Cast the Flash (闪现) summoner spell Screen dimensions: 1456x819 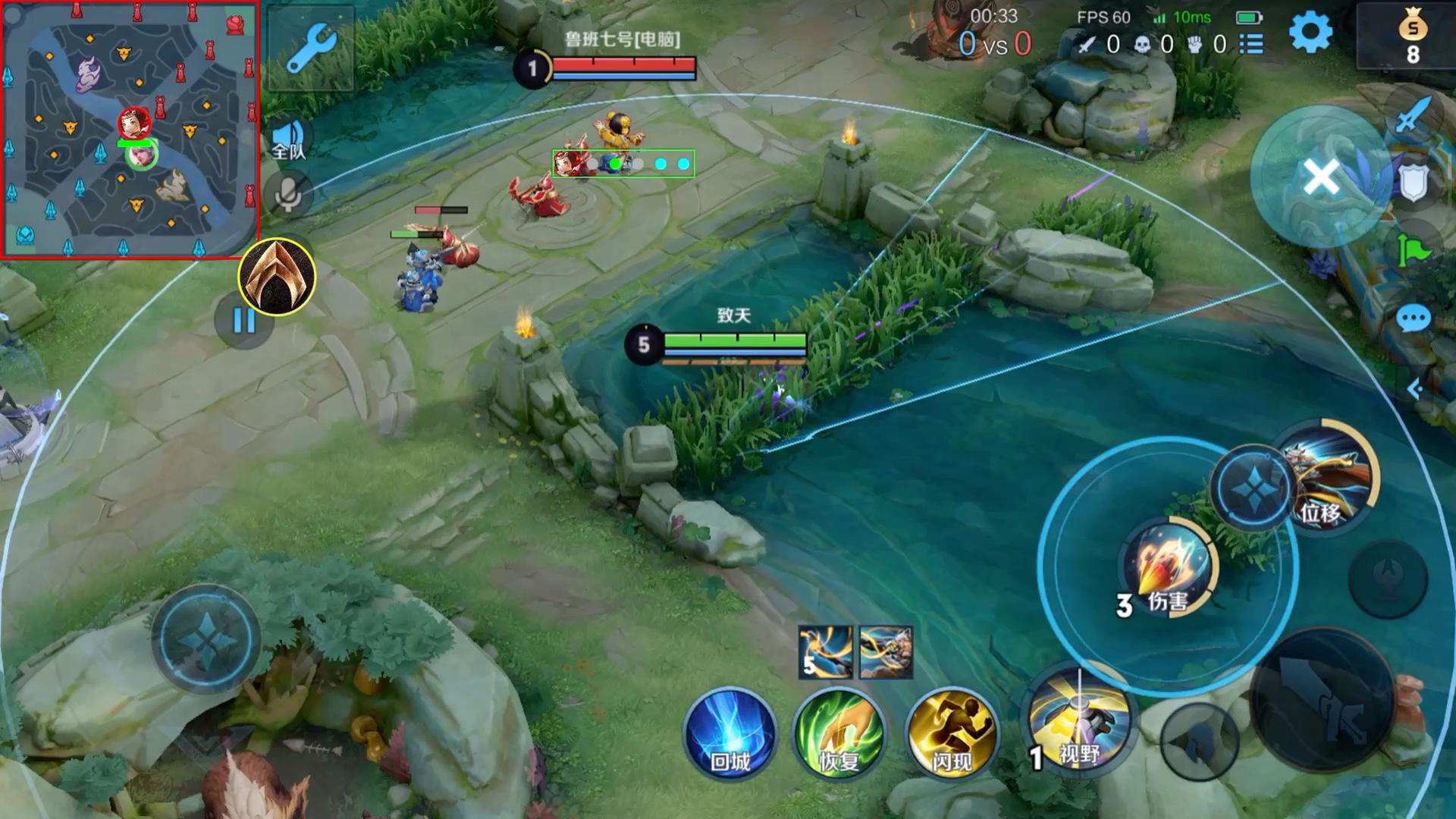952,734
